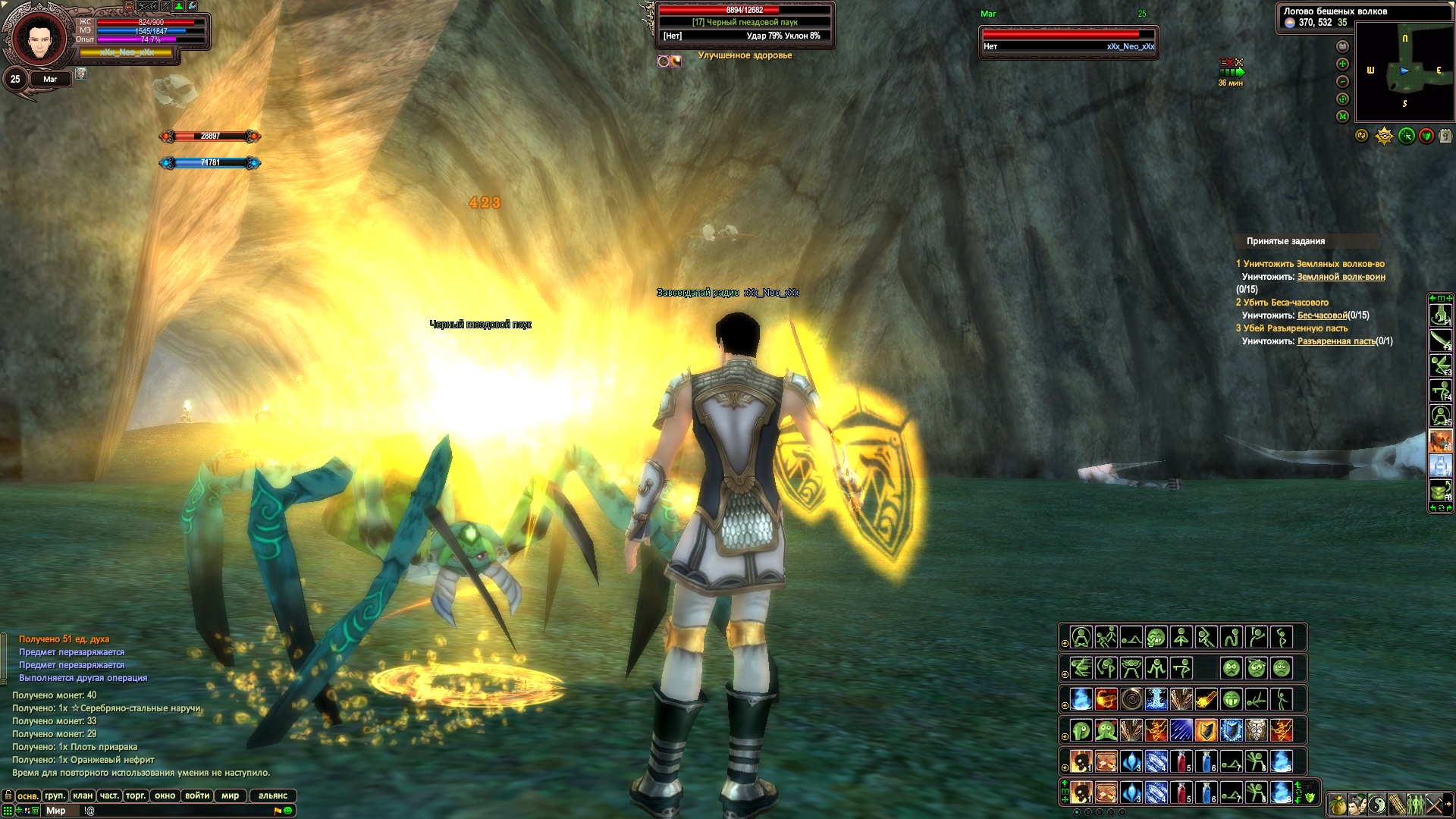Open the yin-yang menu icon

[x=1377, y=804]
